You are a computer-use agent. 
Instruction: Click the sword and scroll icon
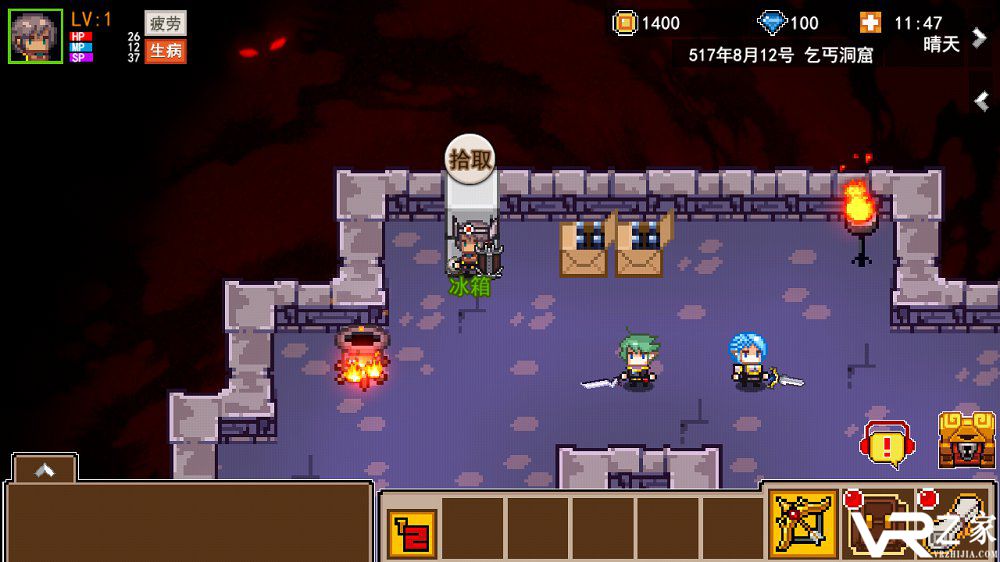955,522
